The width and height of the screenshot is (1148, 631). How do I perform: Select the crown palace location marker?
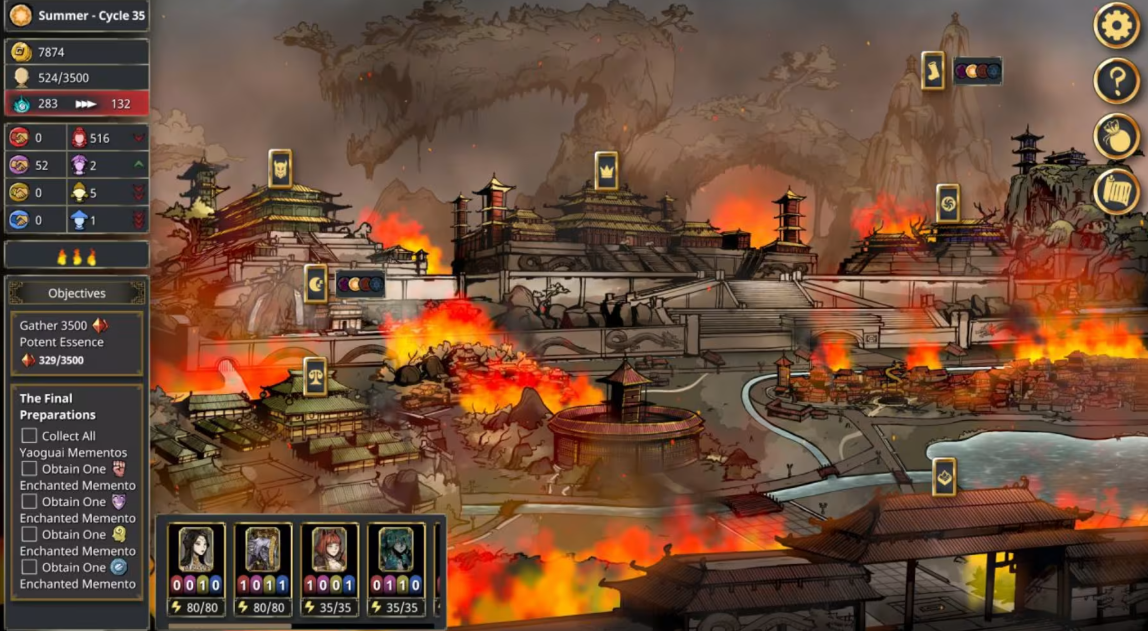click(606, 171)
